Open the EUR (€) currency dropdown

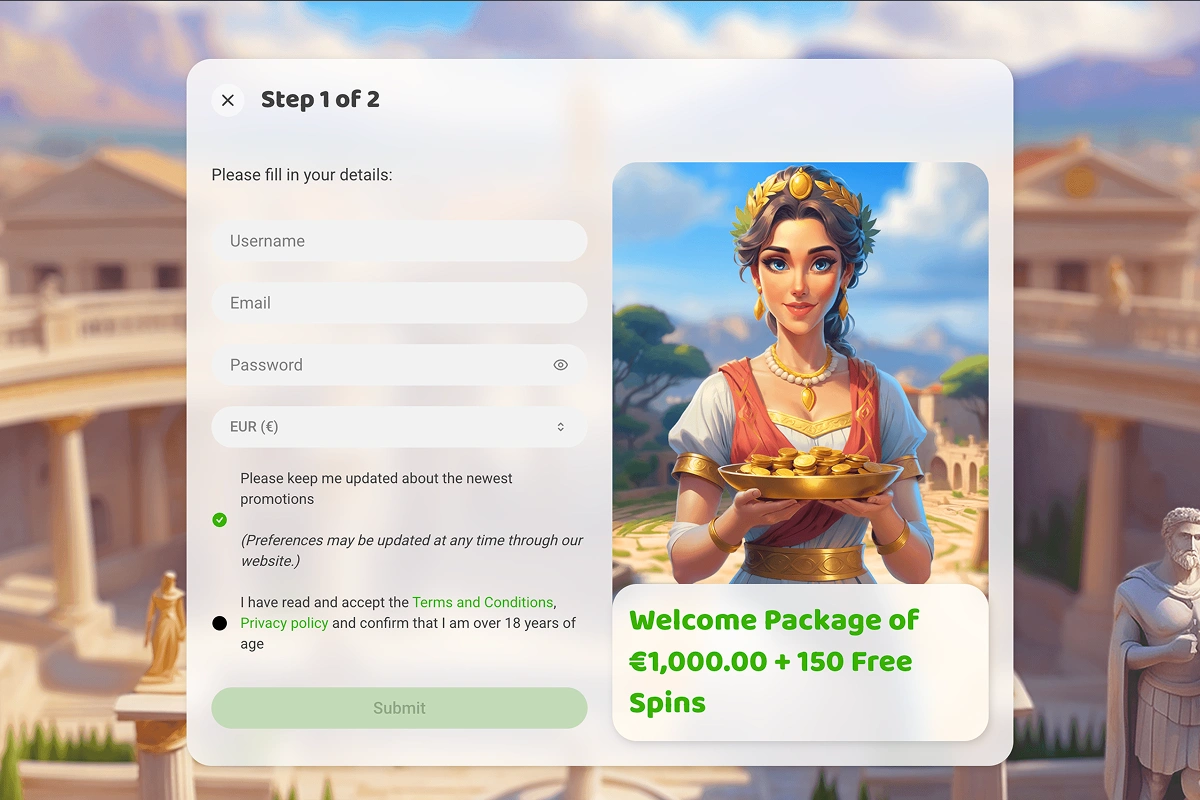coord(399,427)
